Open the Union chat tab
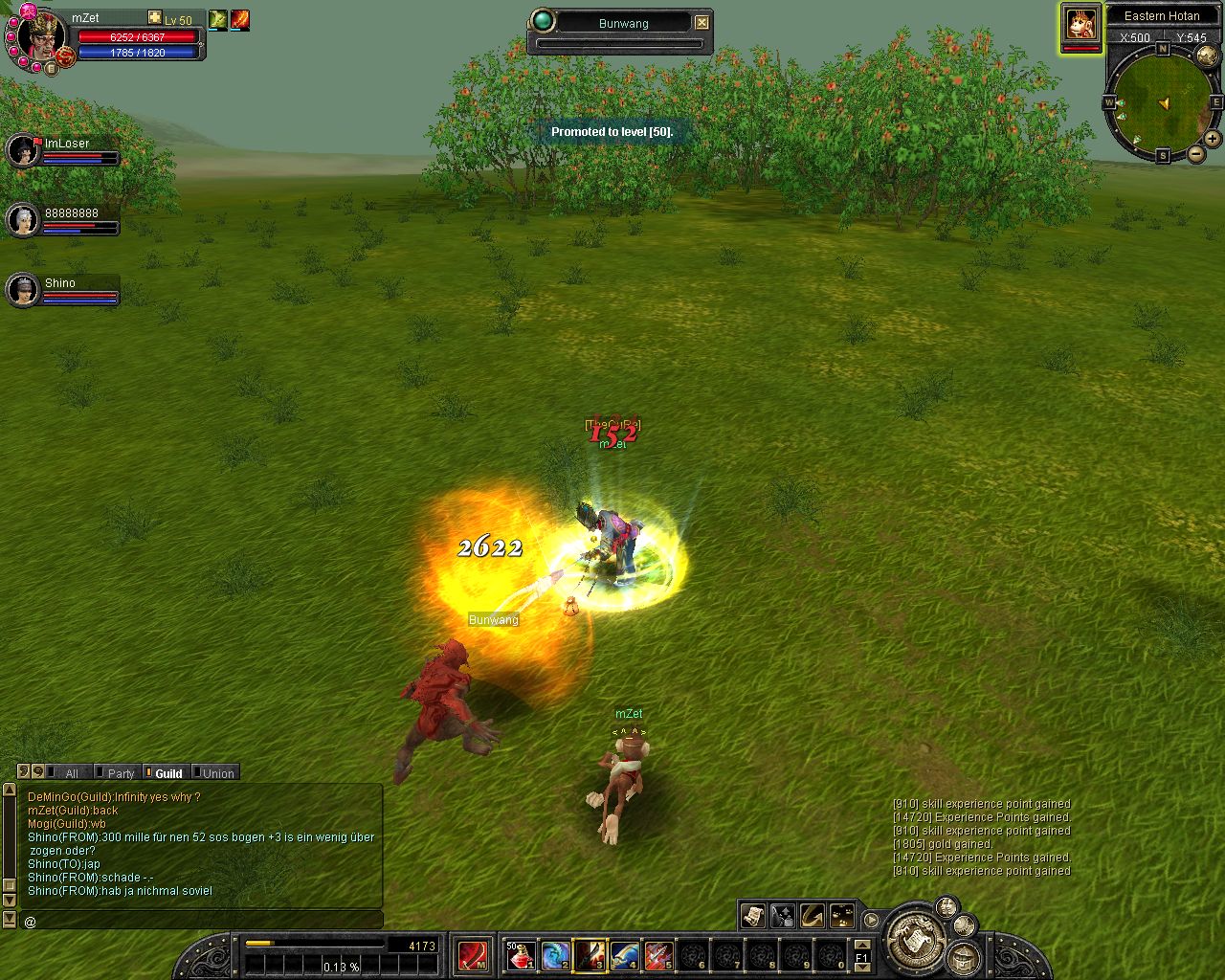1225x980 pixels. 217,773
